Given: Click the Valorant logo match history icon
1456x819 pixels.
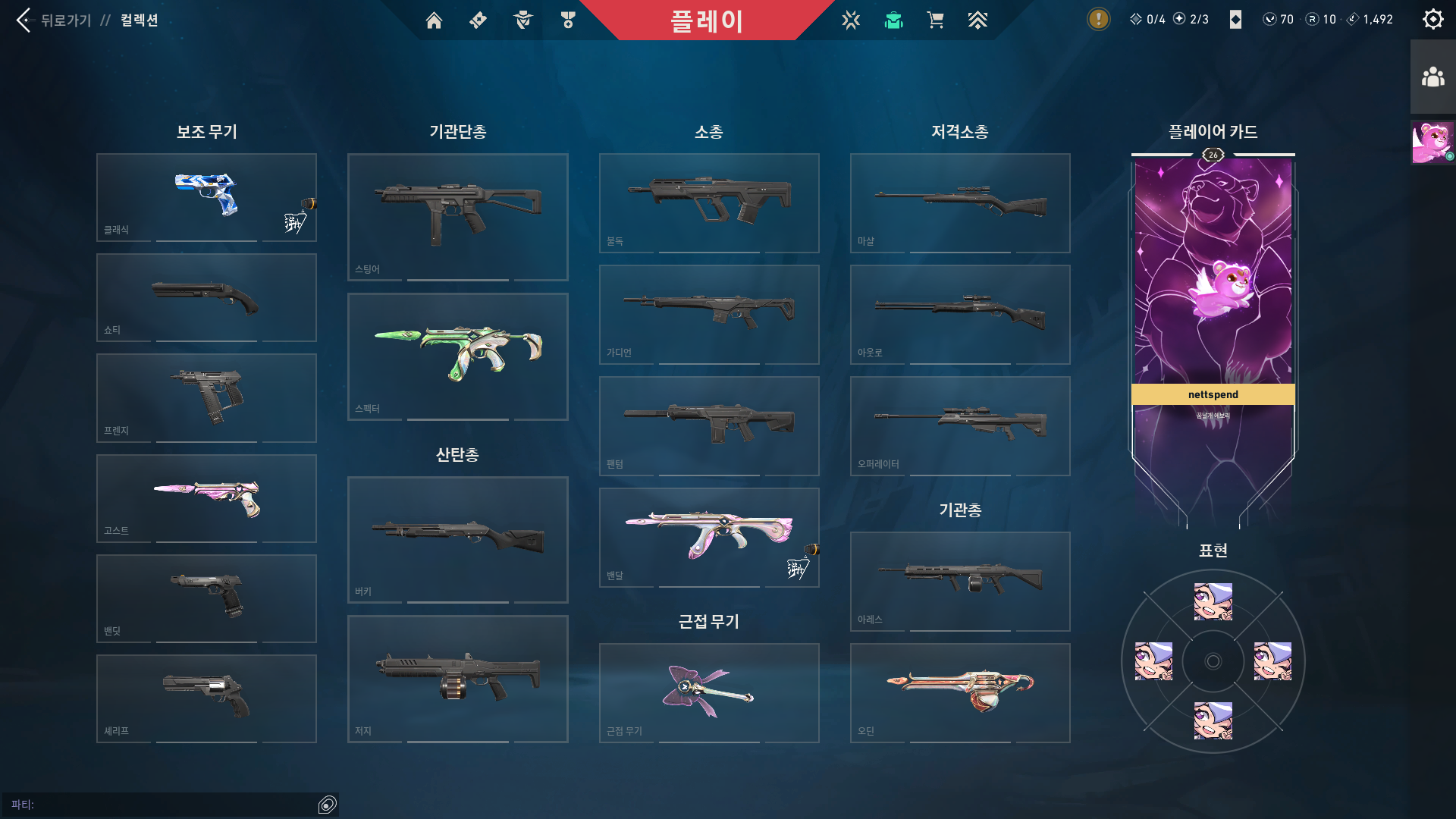Looking at the screenshot, I should click(x=851, y=20).
